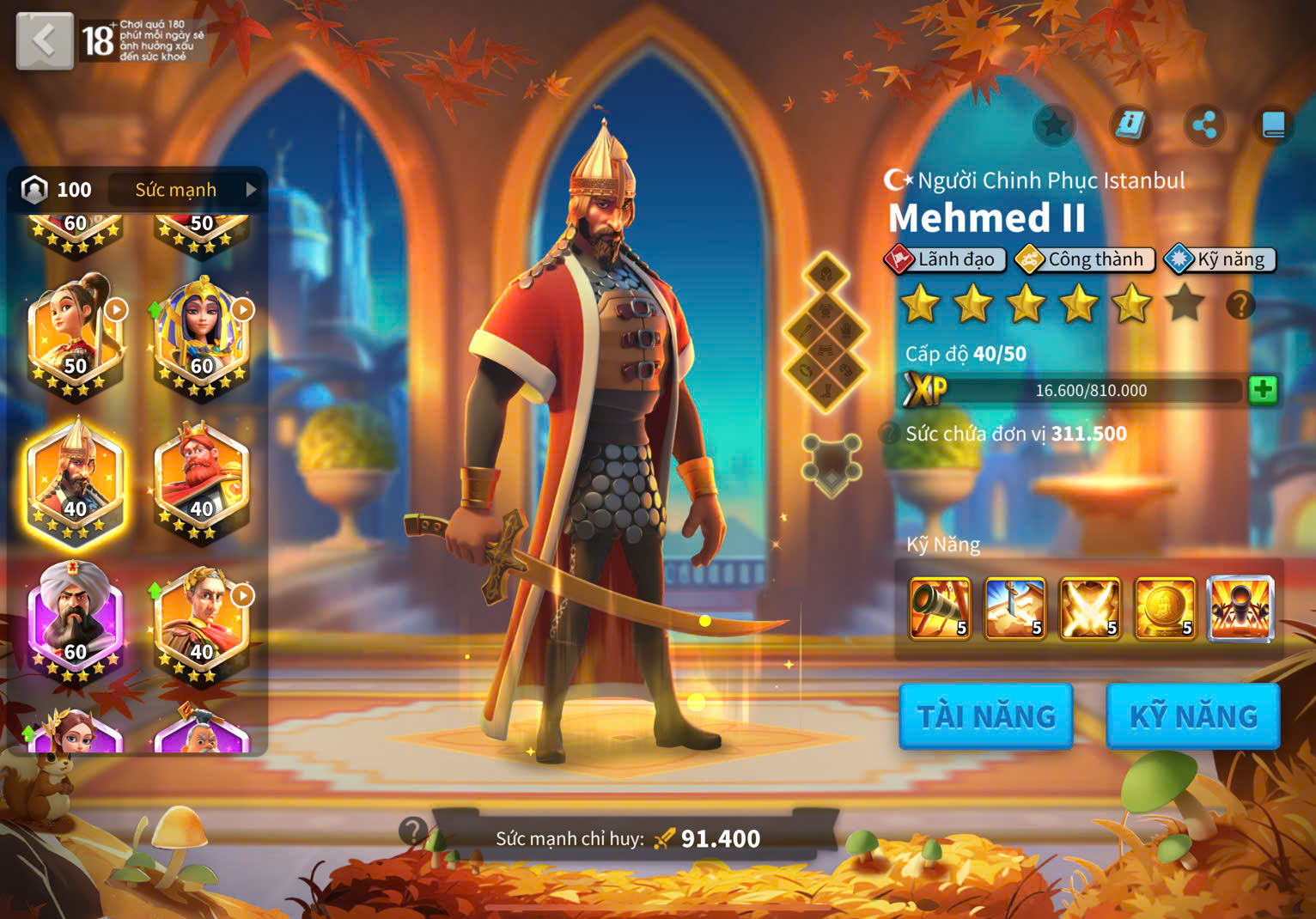This screenshot has height=919, width=1316.
Task: View the spyglass skill icon
Action: coord(940,609)
